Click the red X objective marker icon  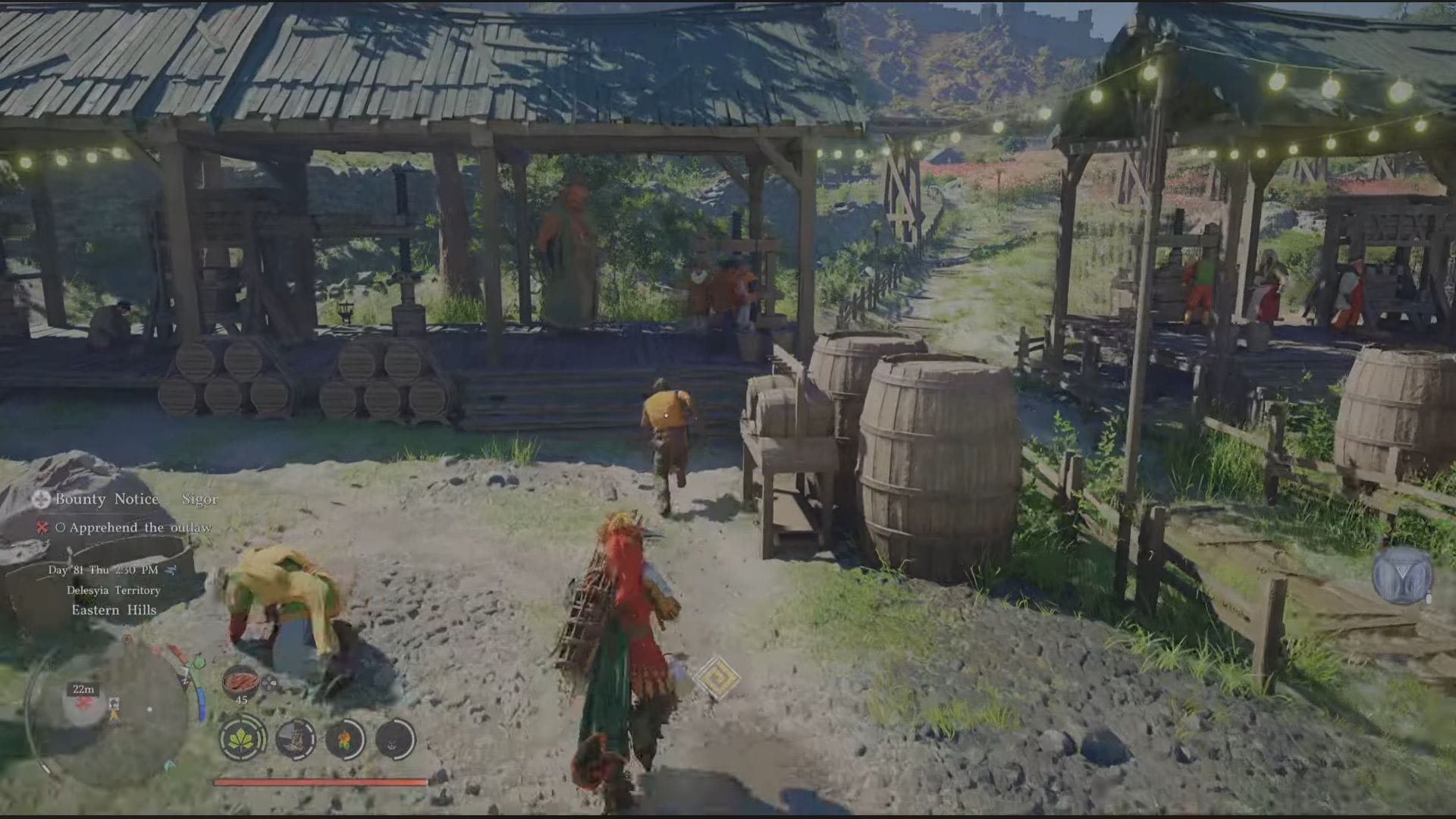[41, 528]
